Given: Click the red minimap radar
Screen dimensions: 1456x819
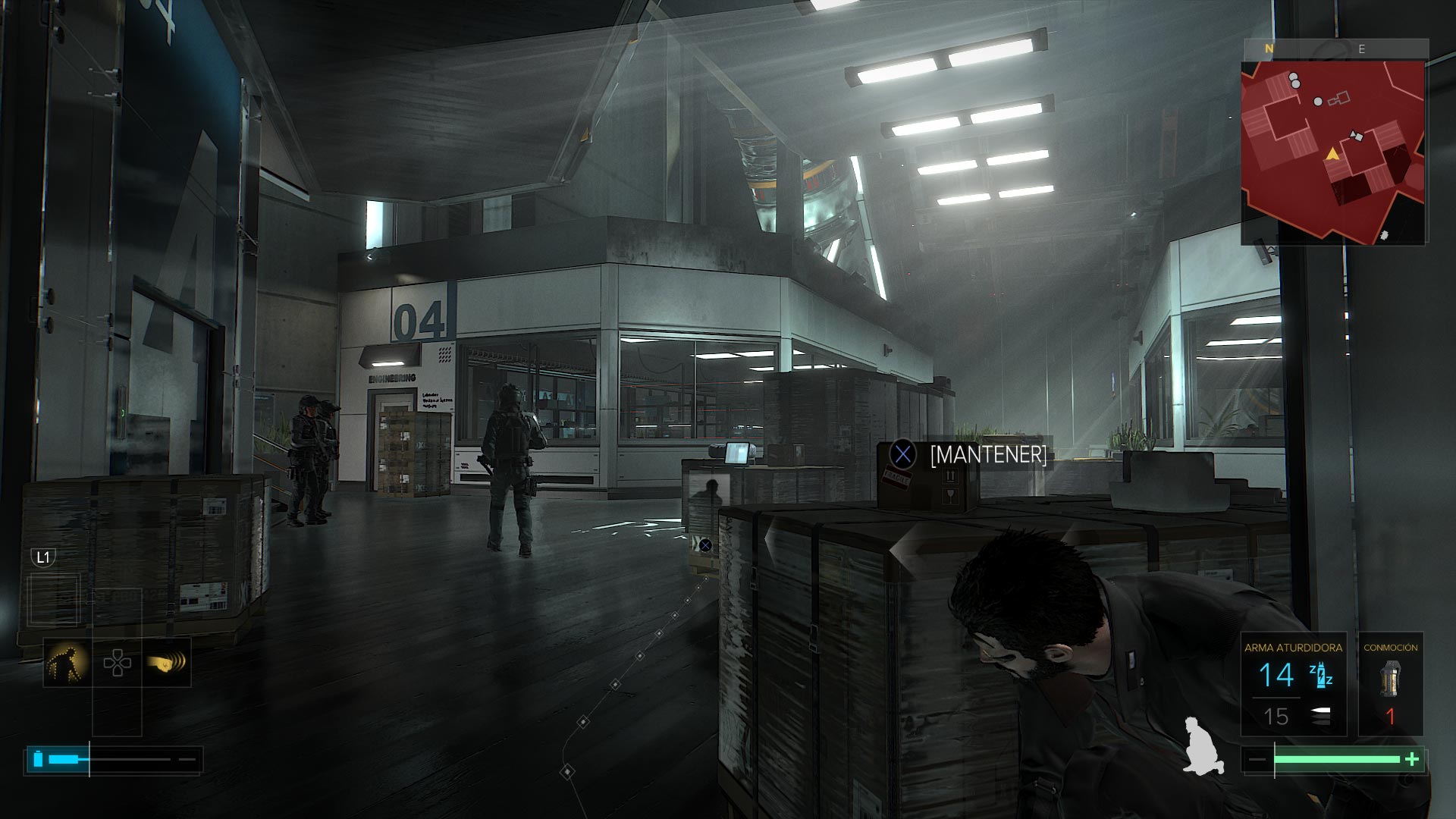Looking at the screenshot, I should [x=1332, y=152].
